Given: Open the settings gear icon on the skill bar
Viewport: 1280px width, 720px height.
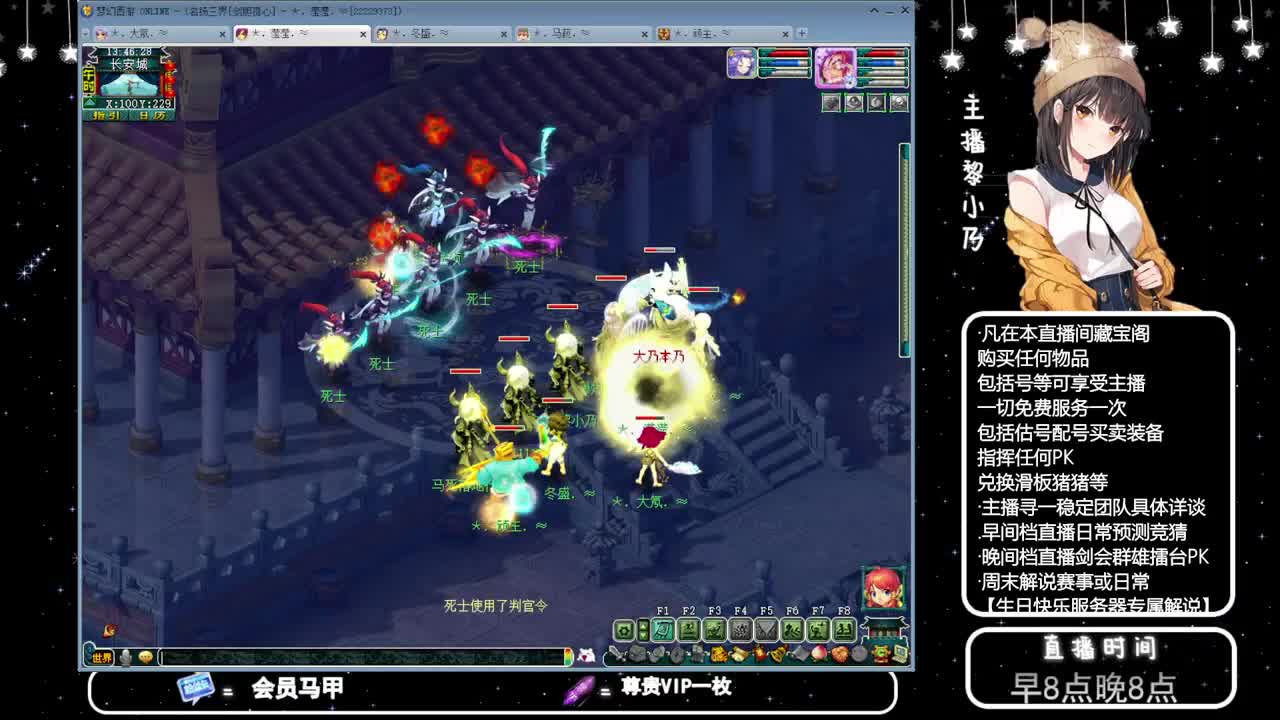Looking at the screenshot, I should click(622, 630).
